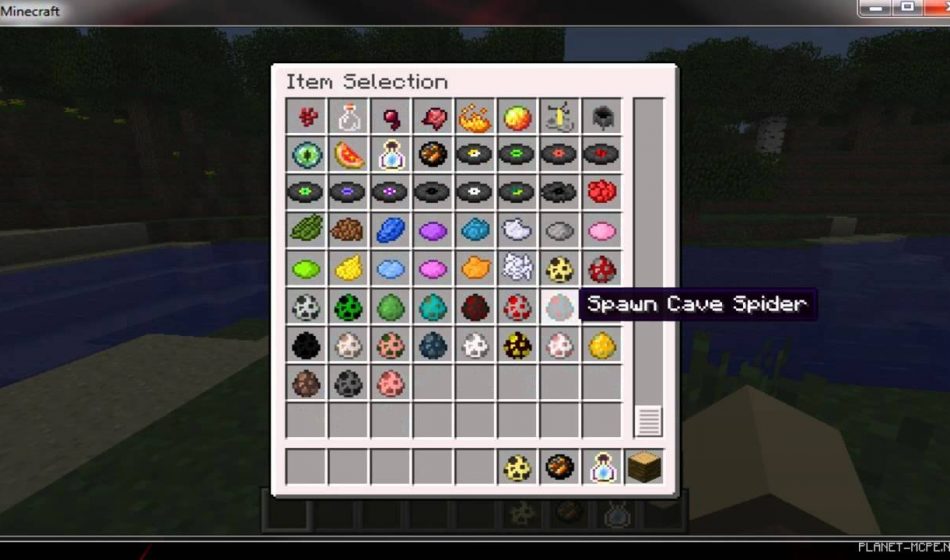Image resolution: width=950 pixels, height=560 pixels.
Task: Choose the green creeper spawn egg
Action: coord(349,306)
